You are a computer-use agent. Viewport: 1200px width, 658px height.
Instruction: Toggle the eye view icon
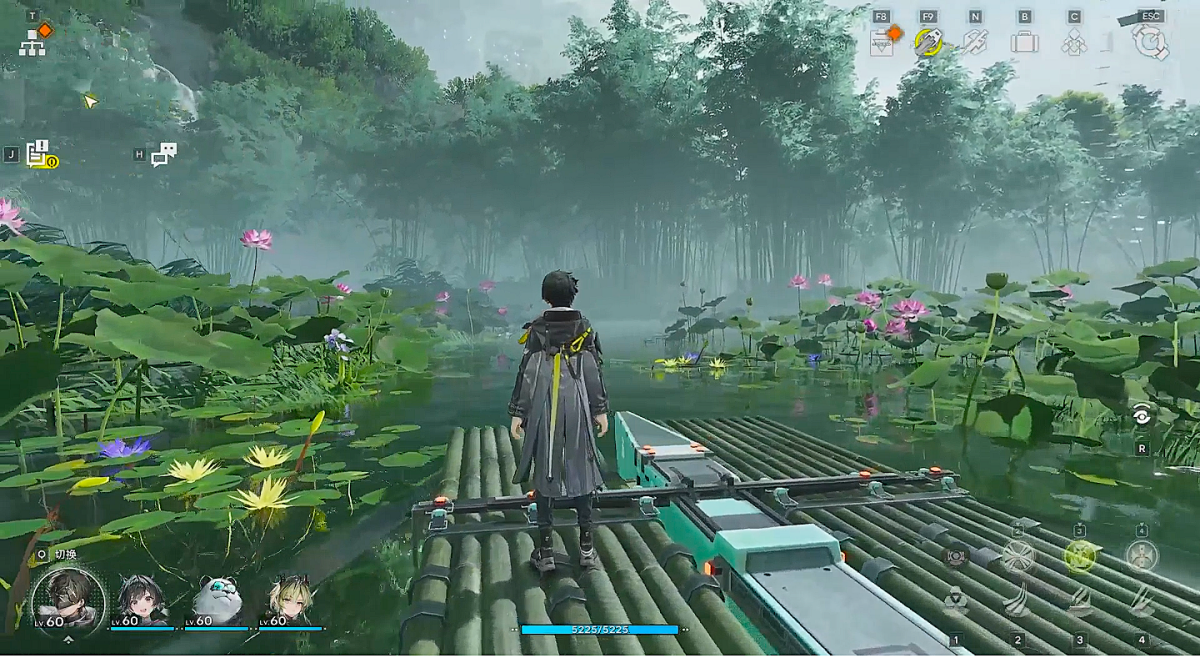1141,417
